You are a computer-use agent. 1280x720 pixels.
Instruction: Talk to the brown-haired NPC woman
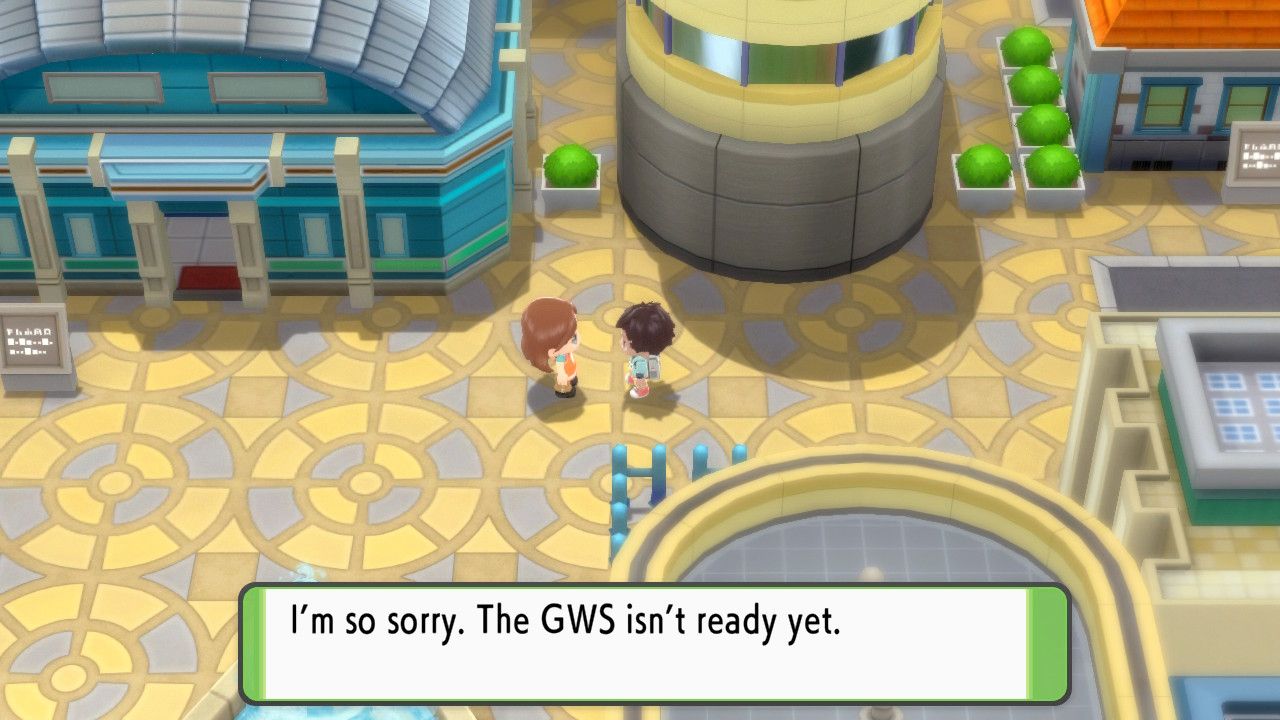[550, 345]
